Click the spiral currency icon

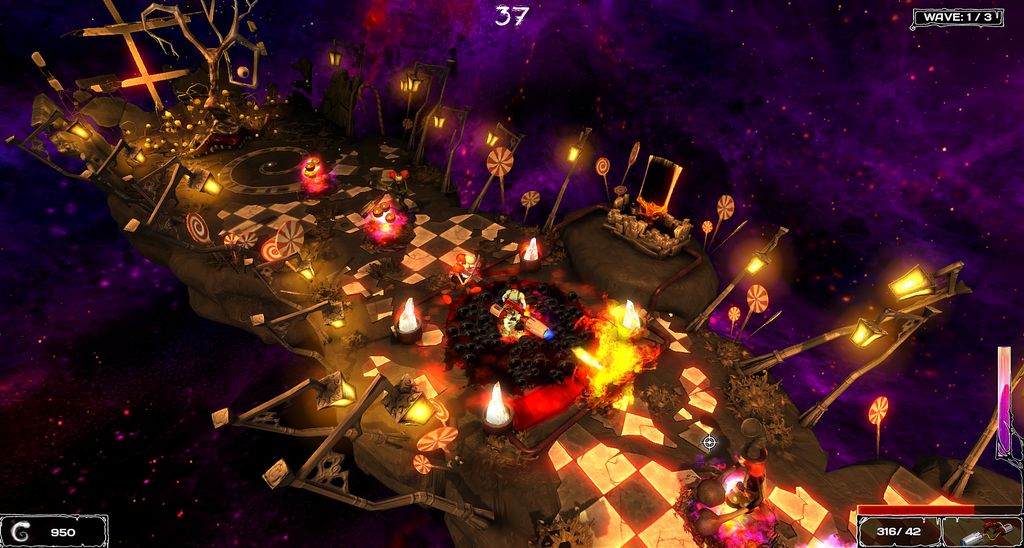click(21, 531)
